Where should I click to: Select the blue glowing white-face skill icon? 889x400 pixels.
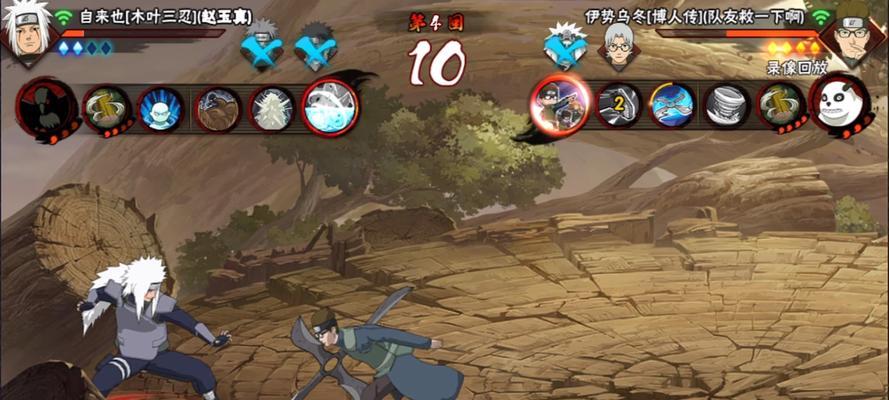(x=158, y=107)
